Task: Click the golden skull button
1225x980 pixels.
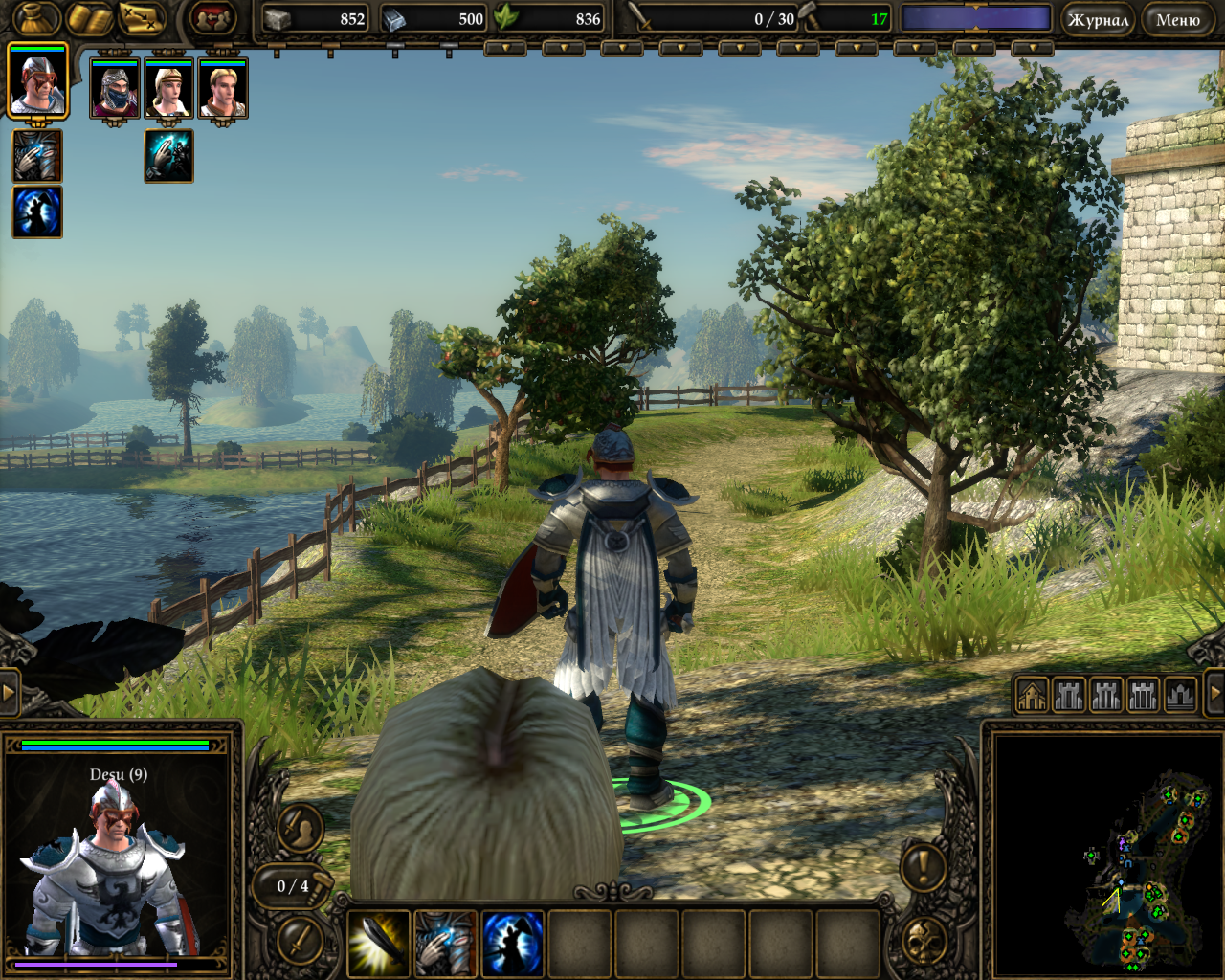Action: click(924, 941)
